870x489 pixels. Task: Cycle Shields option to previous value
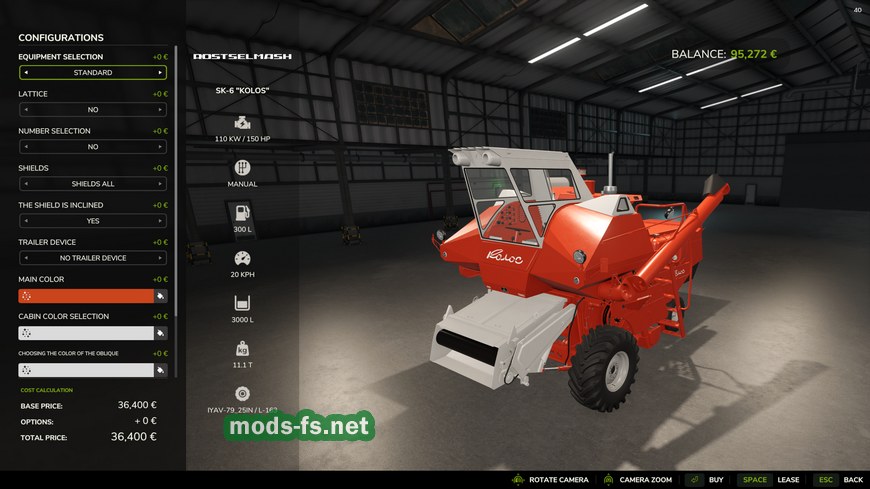26,184
